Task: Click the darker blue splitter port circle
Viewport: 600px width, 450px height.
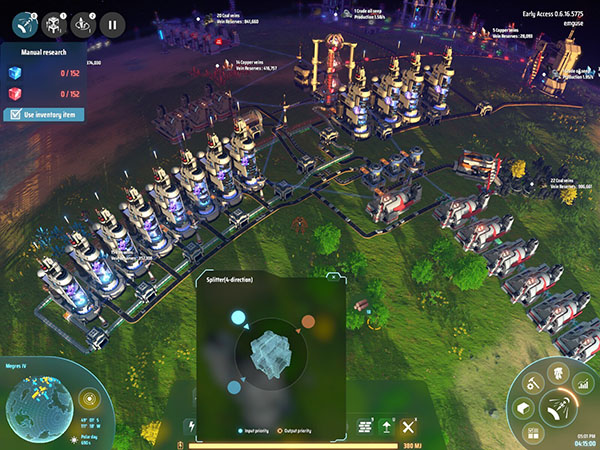Action: (233, 387)
